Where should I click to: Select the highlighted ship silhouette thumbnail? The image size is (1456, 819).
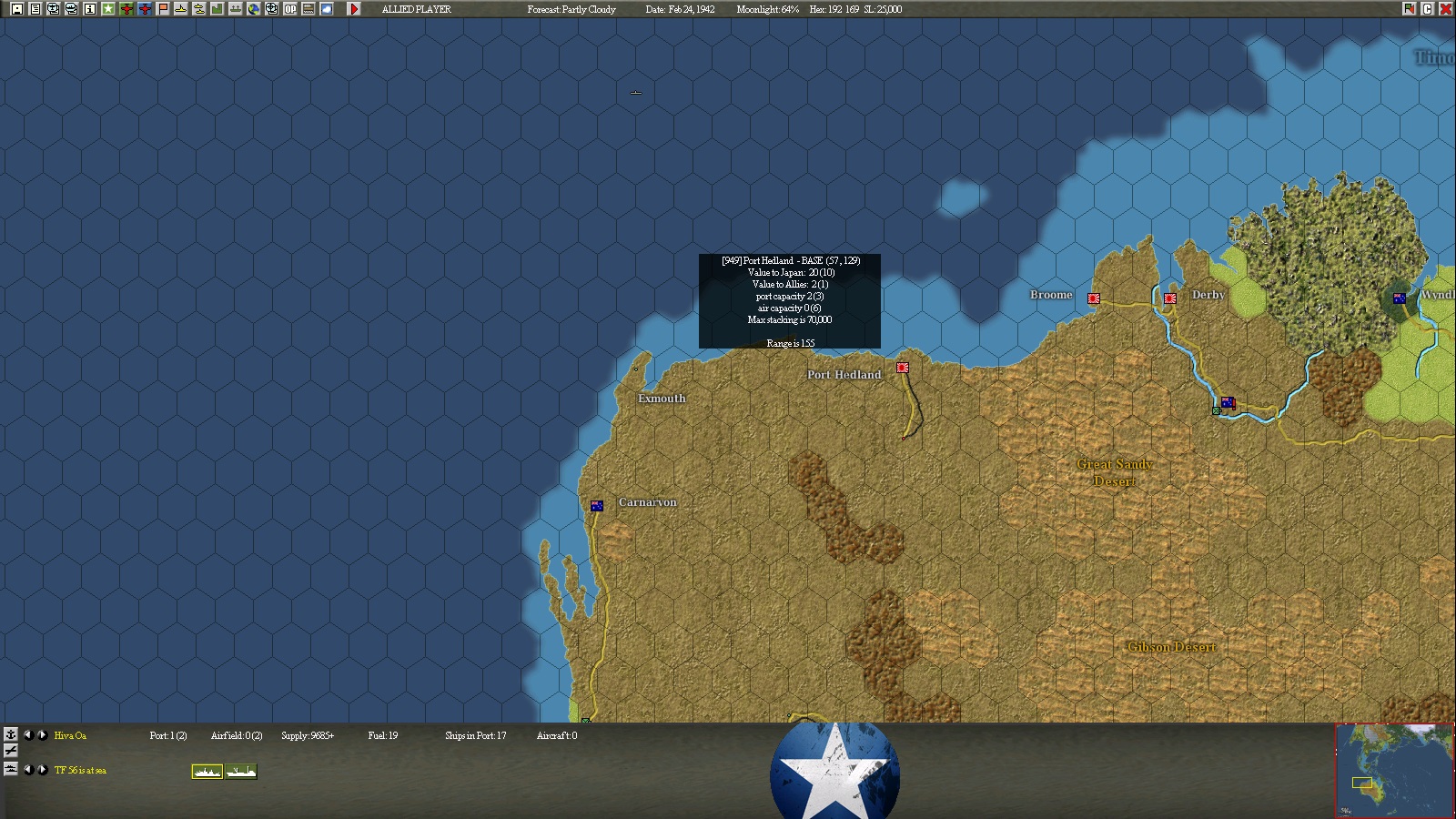(x=207, y=771)
